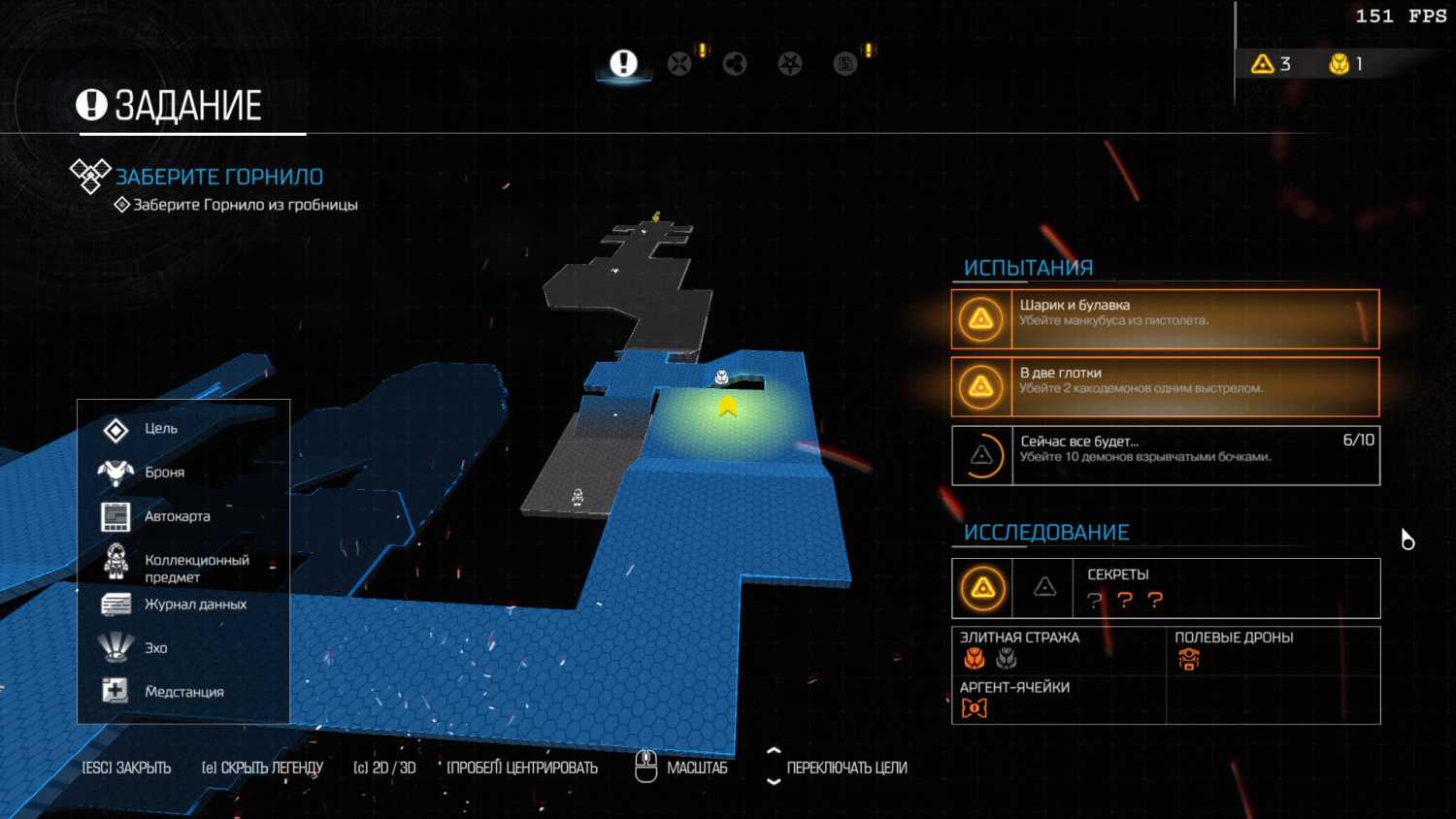Select the "Автокарта" legend entry
Viewport: 1456px width, 819px height.
tap(177, 516)
